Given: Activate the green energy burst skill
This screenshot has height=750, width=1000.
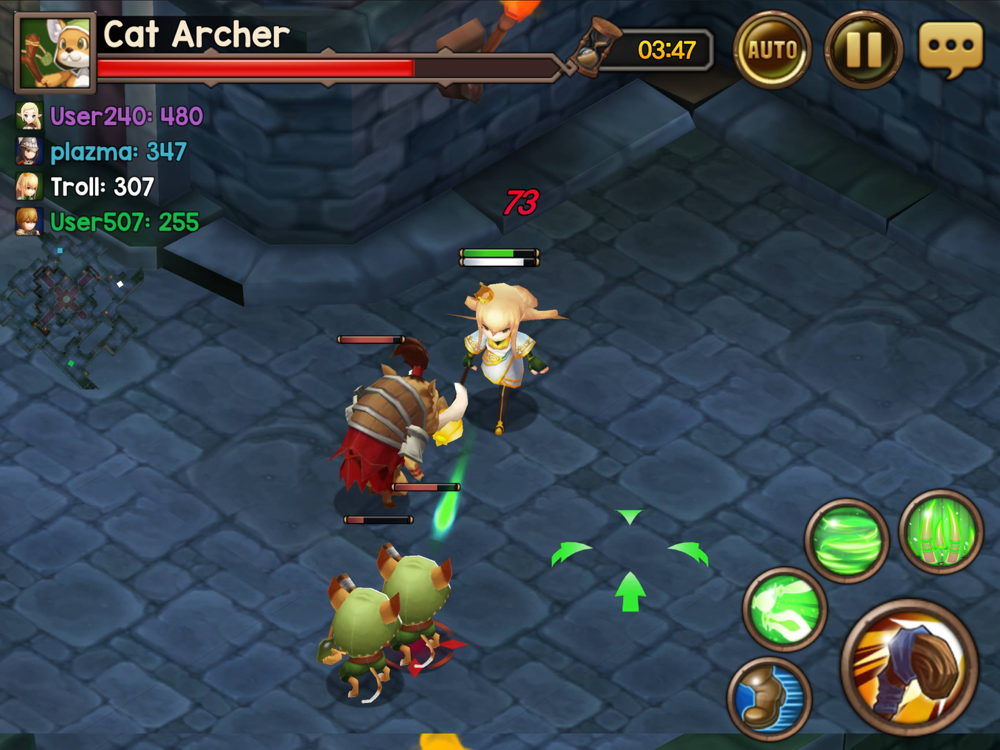Looking at the screenshot, I should click(x=784, y=609).
